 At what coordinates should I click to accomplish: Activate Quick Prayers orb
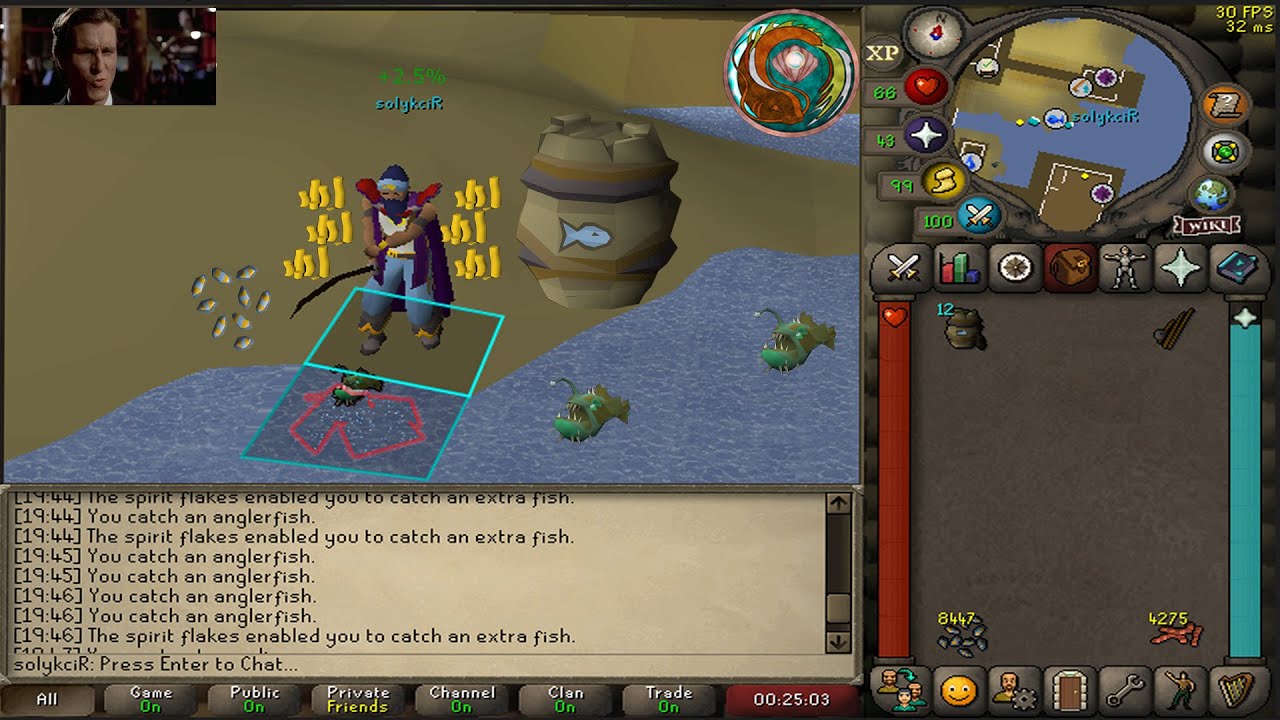[926, 136]
